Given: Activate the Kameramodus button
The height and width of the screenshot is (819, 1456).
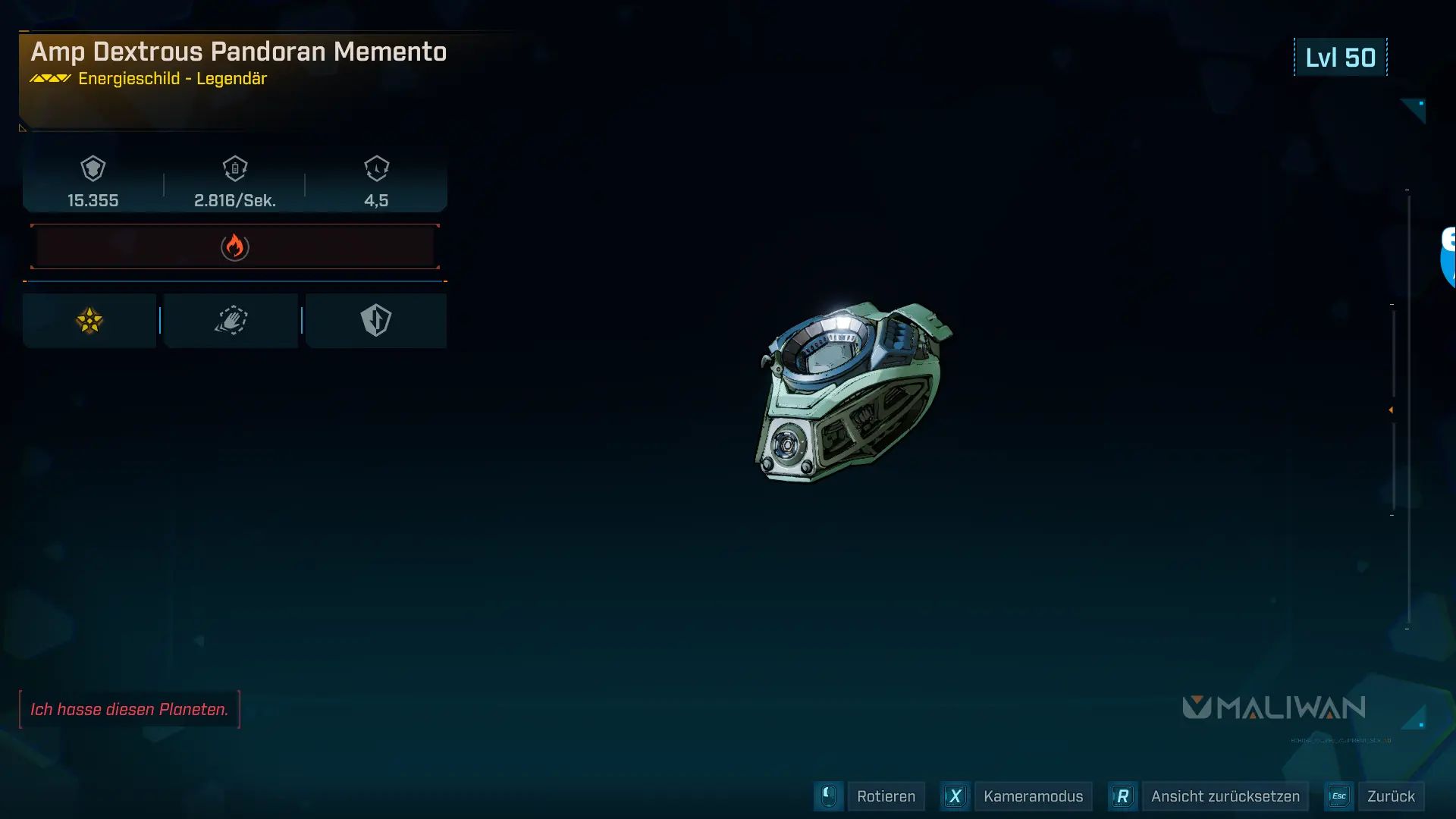Looking at the screenshot, I should pyautogui.click(x=1034, y=796).
